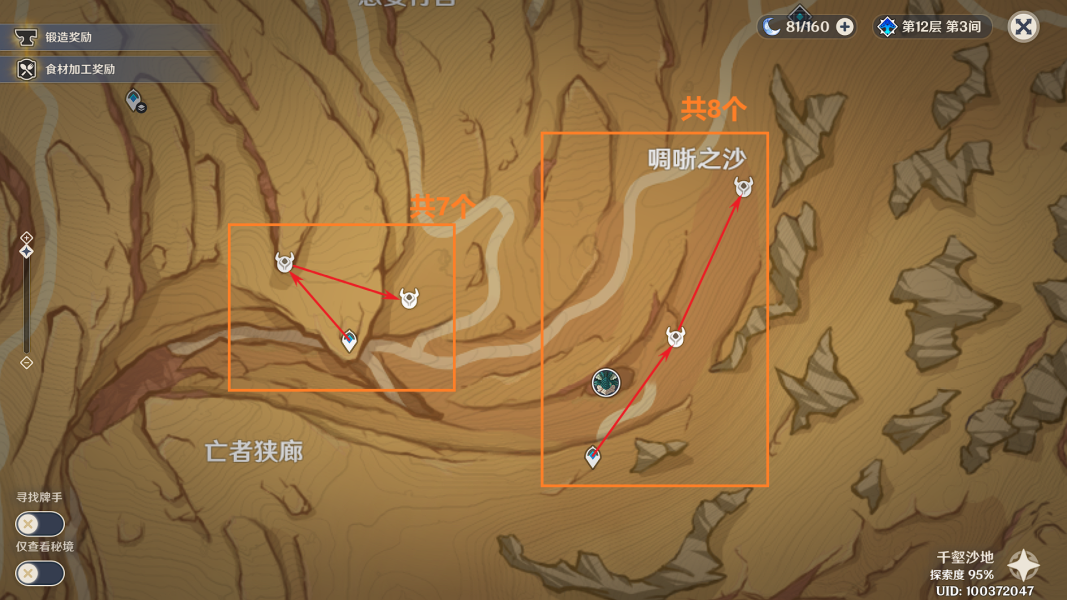Add Original Resin with the plus button
Image resolution: width=1067 pixels, height=600 pixels.
pos(845,27)
